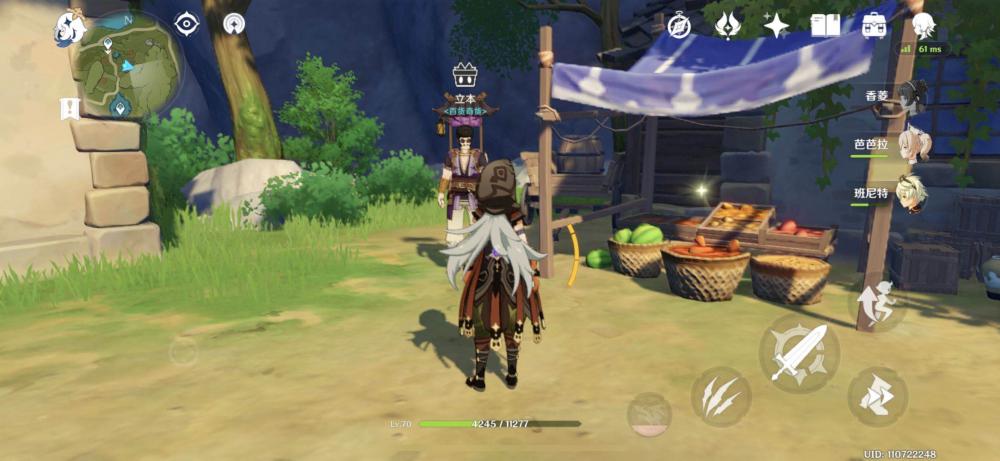Open the compass events icon
Image resolution: width=1000 pixels, height=461 pixels.
[x=680, y=26]
